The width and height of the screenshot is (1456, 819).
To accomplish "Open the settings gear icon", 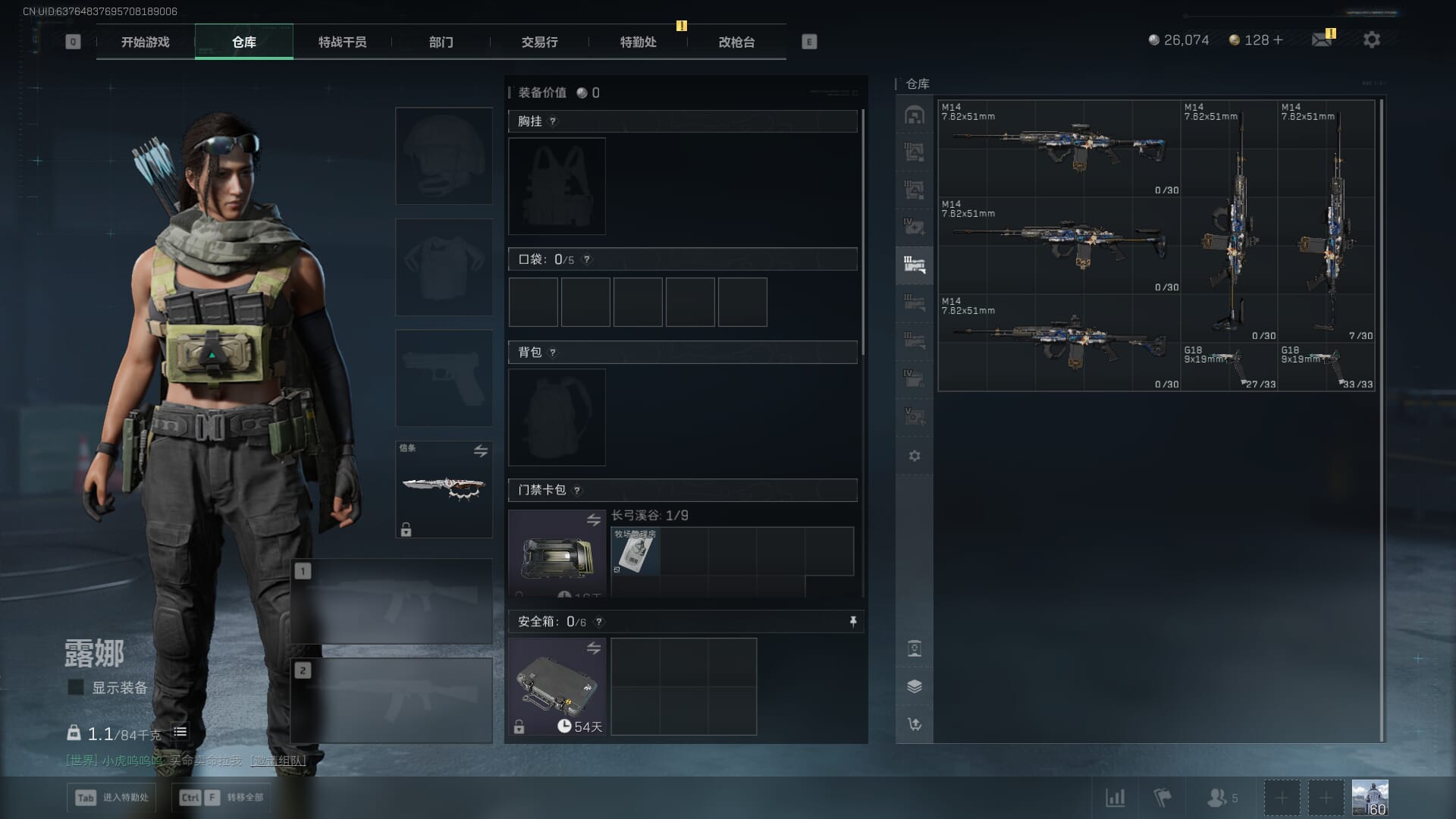I will pyautogui.click(x=1371, y=40).
